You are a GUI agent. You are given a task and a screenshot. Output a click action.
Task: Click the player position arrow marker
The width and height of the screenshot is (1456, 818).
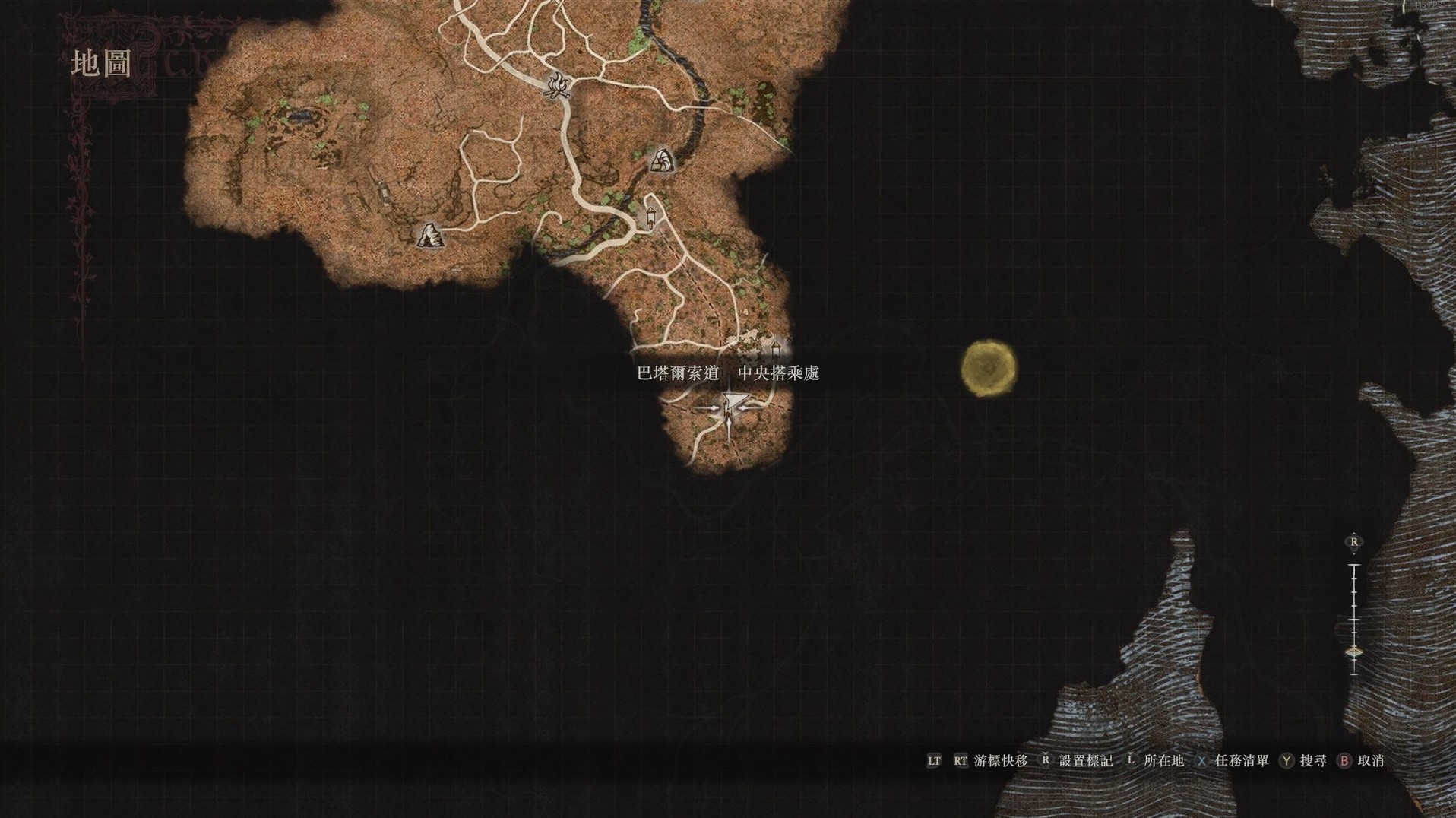pos(730,409)
